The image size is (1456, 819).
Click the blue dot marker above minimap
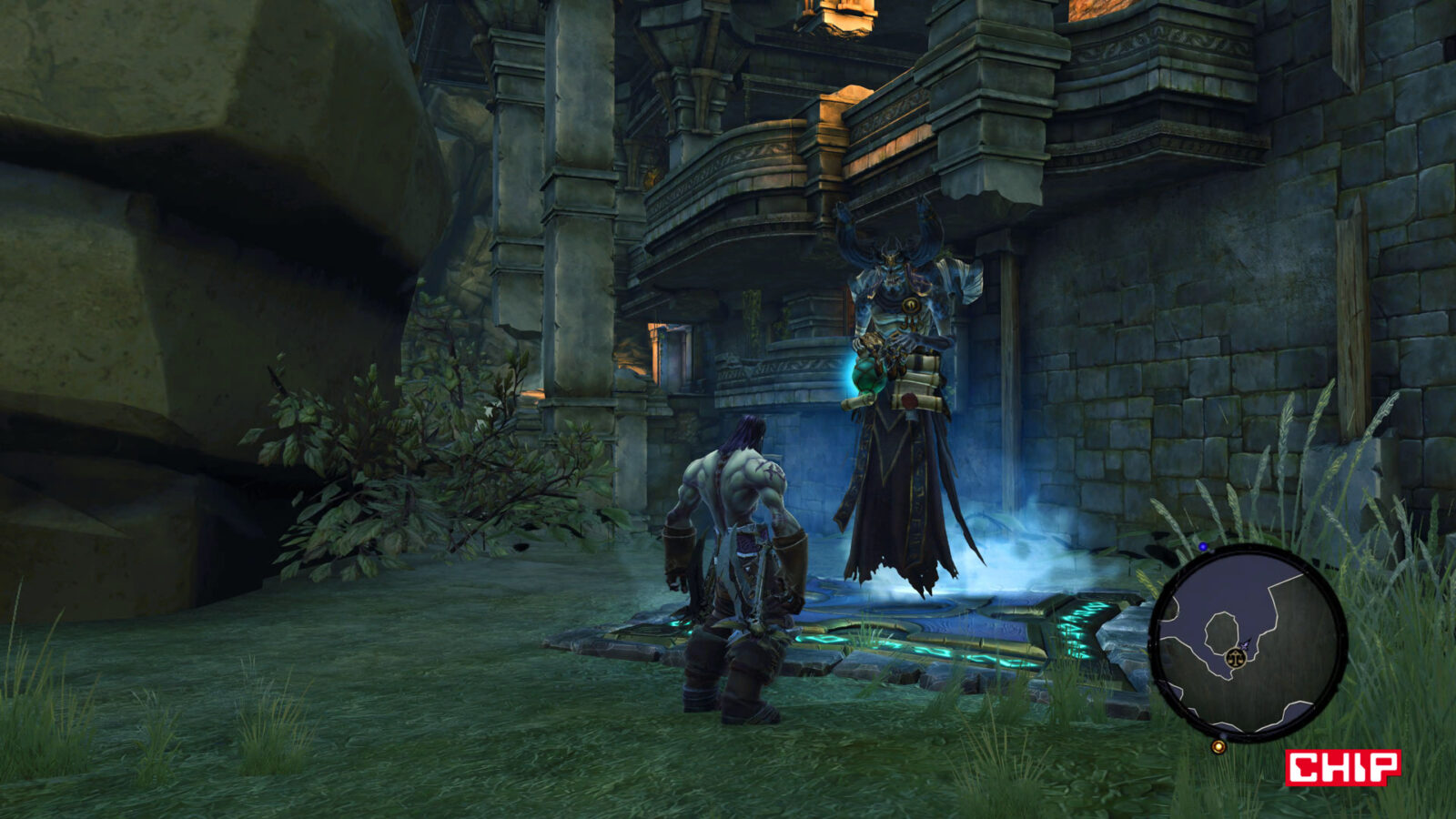click(x=1203, y=547)
